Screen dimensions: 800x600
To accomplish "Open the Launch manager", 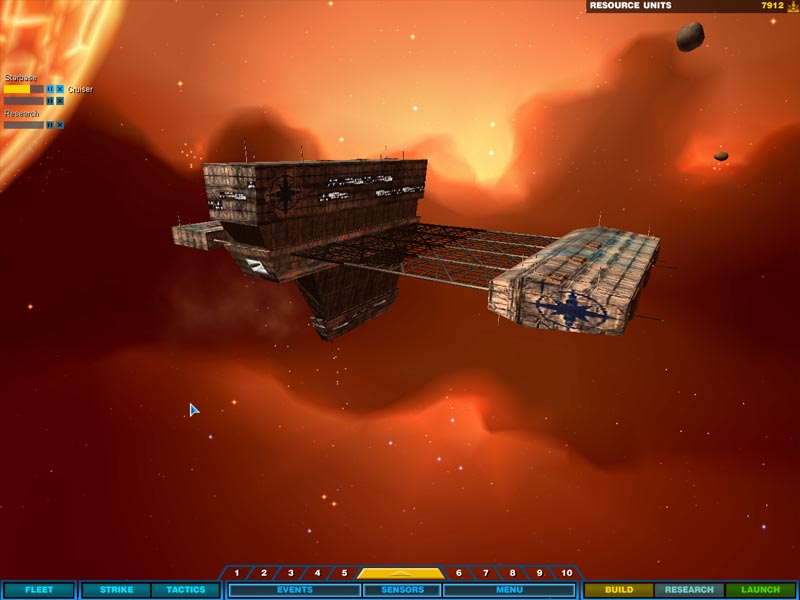I will [x=760, y=590].
